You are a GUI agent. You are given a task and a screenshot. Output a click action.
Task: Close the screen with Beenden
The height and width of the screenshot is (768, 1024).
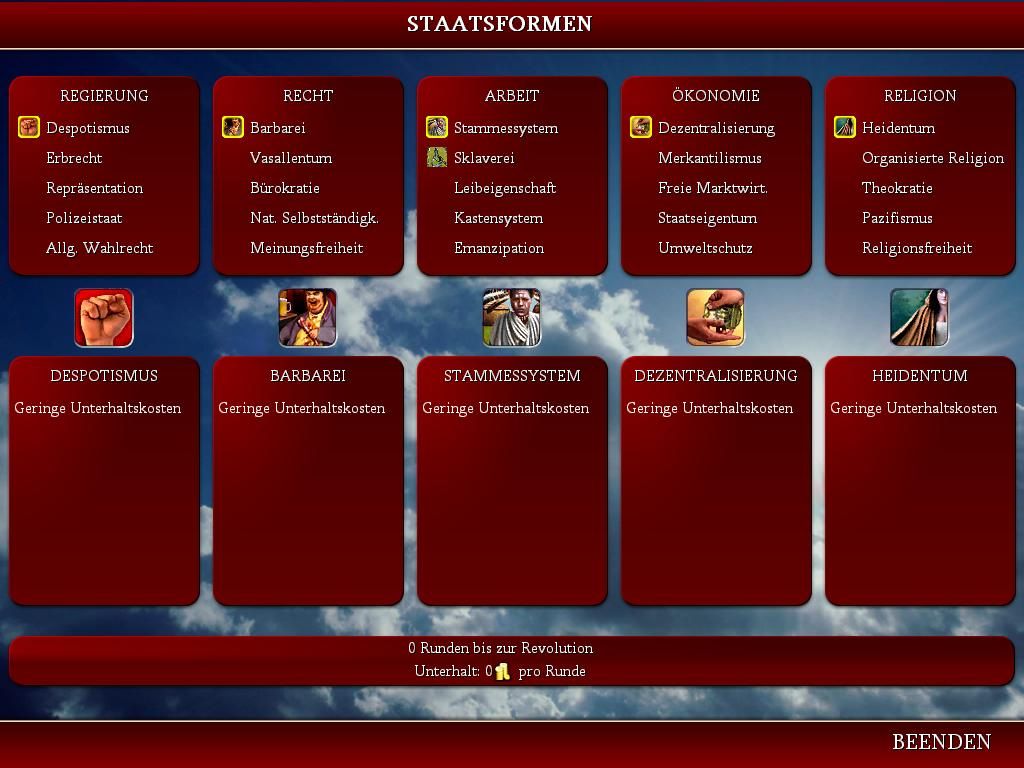click(x=941, y=742)
